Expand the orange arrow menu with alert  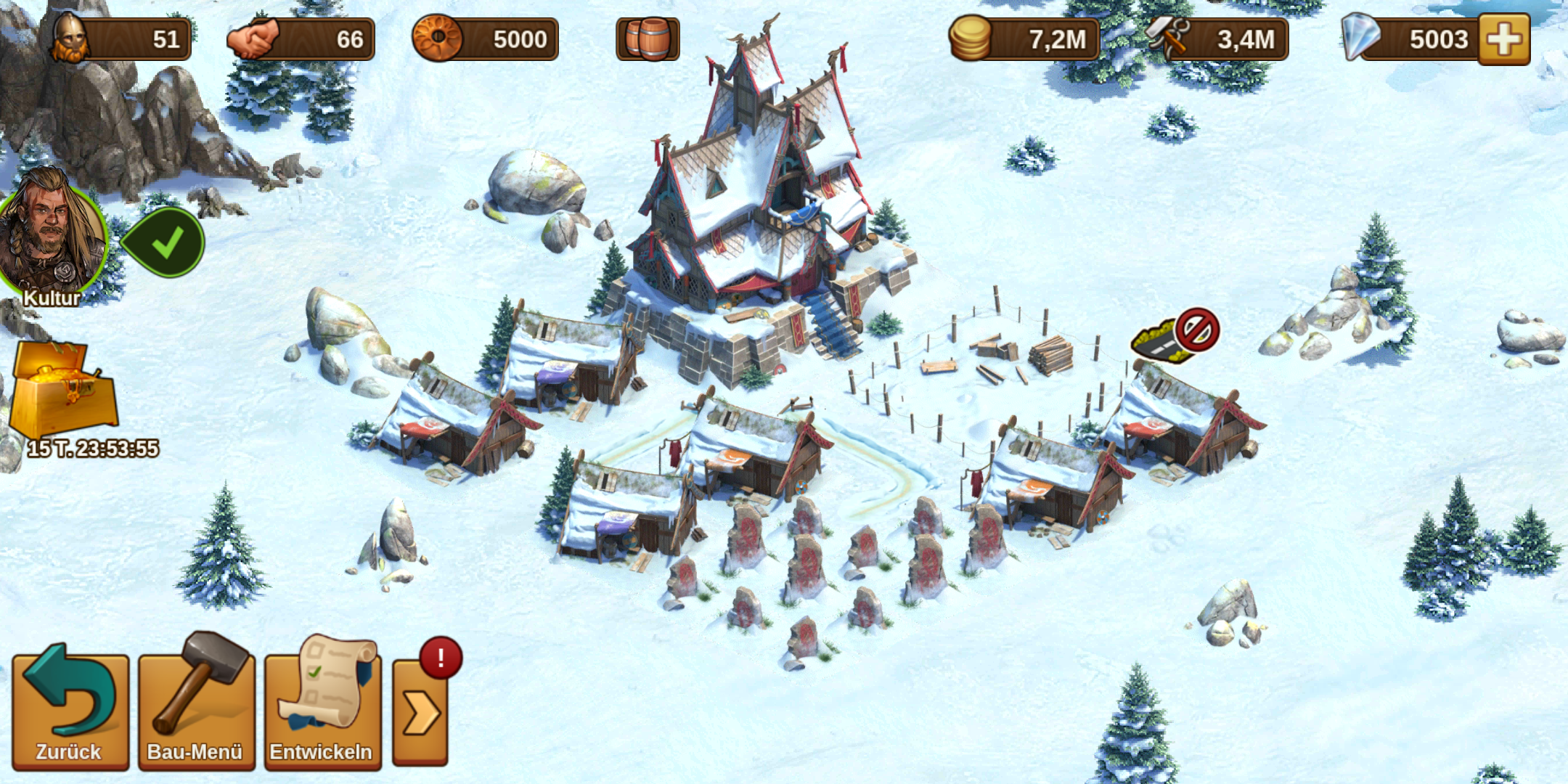tap(421, 713)
